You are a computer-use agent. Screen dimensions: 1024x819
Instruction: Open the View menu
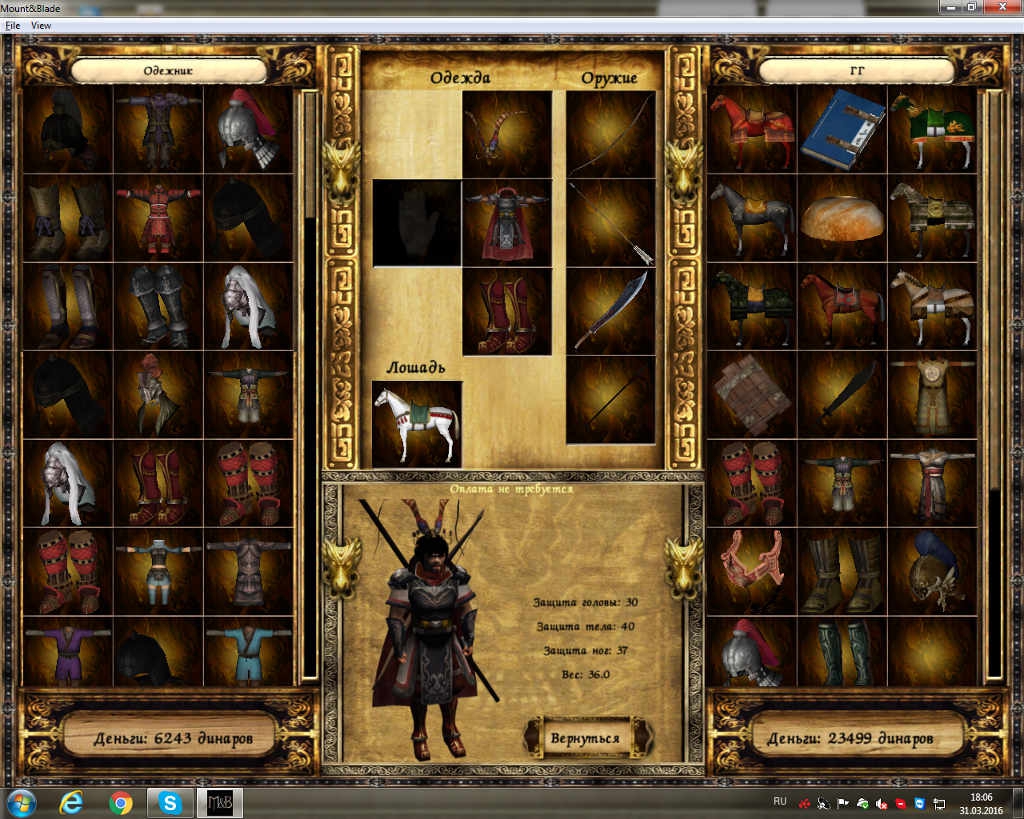[x=41, y=25]
